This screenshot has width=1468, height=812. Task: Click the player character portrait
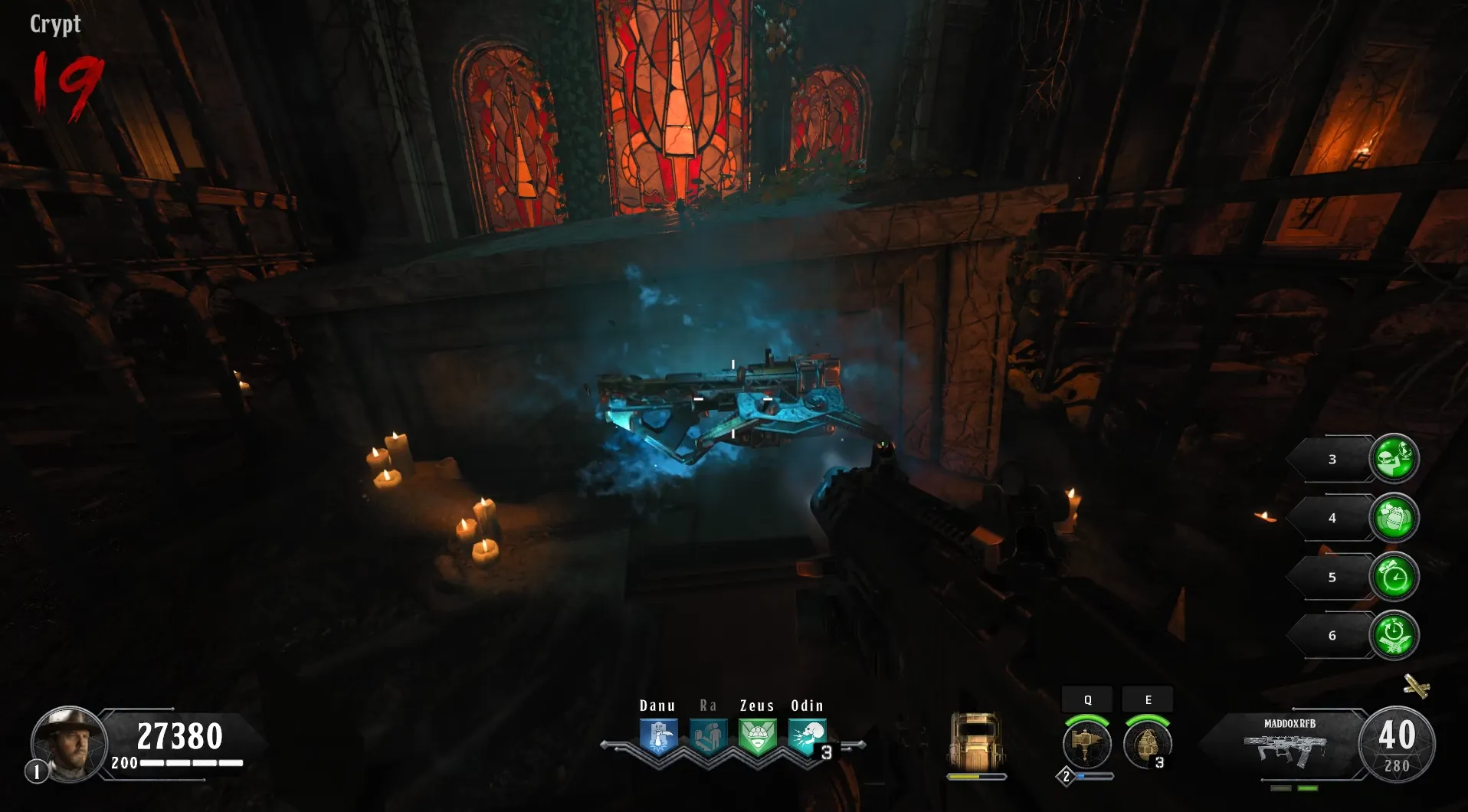click(68, 743)
